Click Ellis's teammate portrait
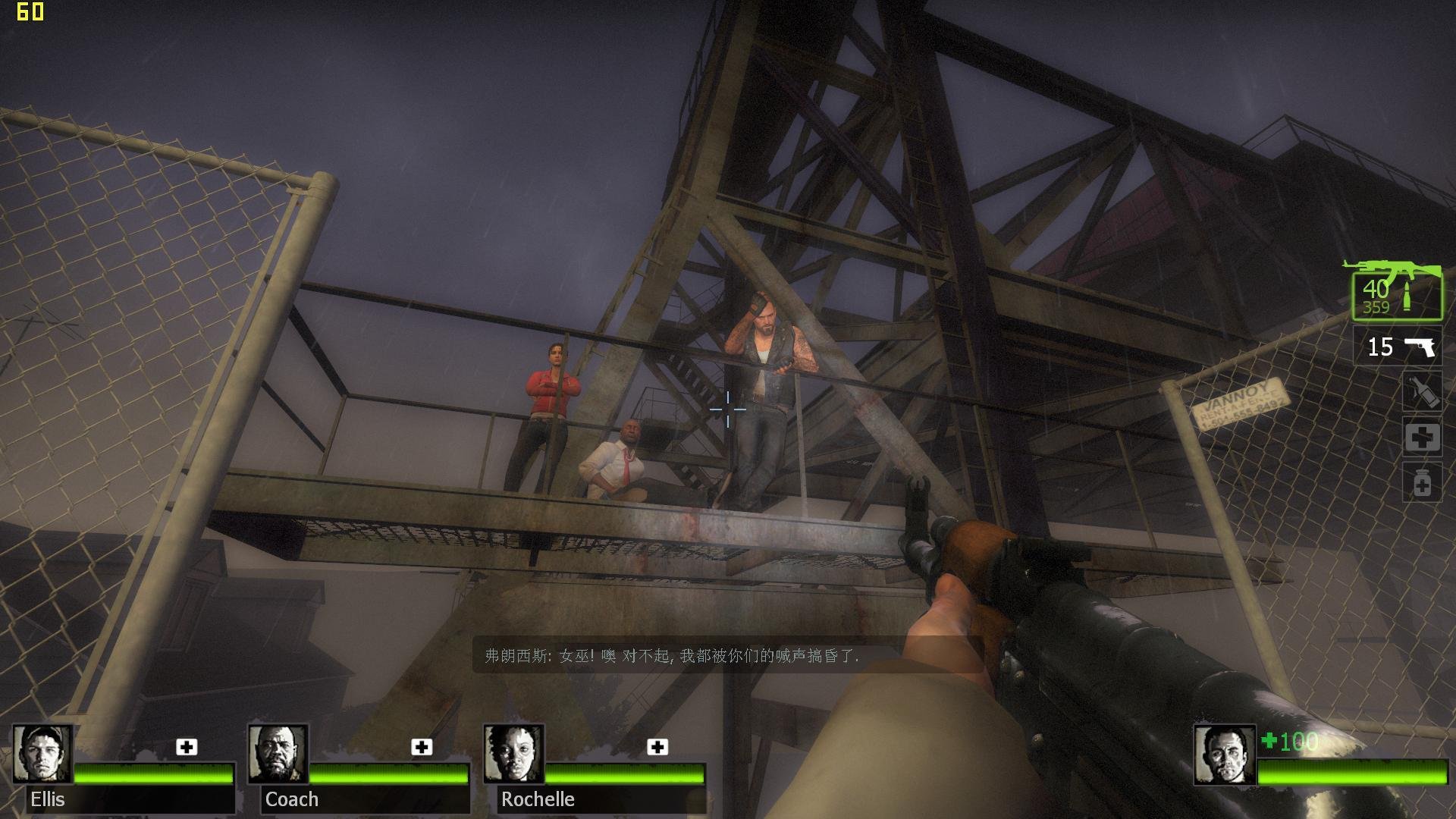Screen dimensions: 1456x819 point(42,754)
